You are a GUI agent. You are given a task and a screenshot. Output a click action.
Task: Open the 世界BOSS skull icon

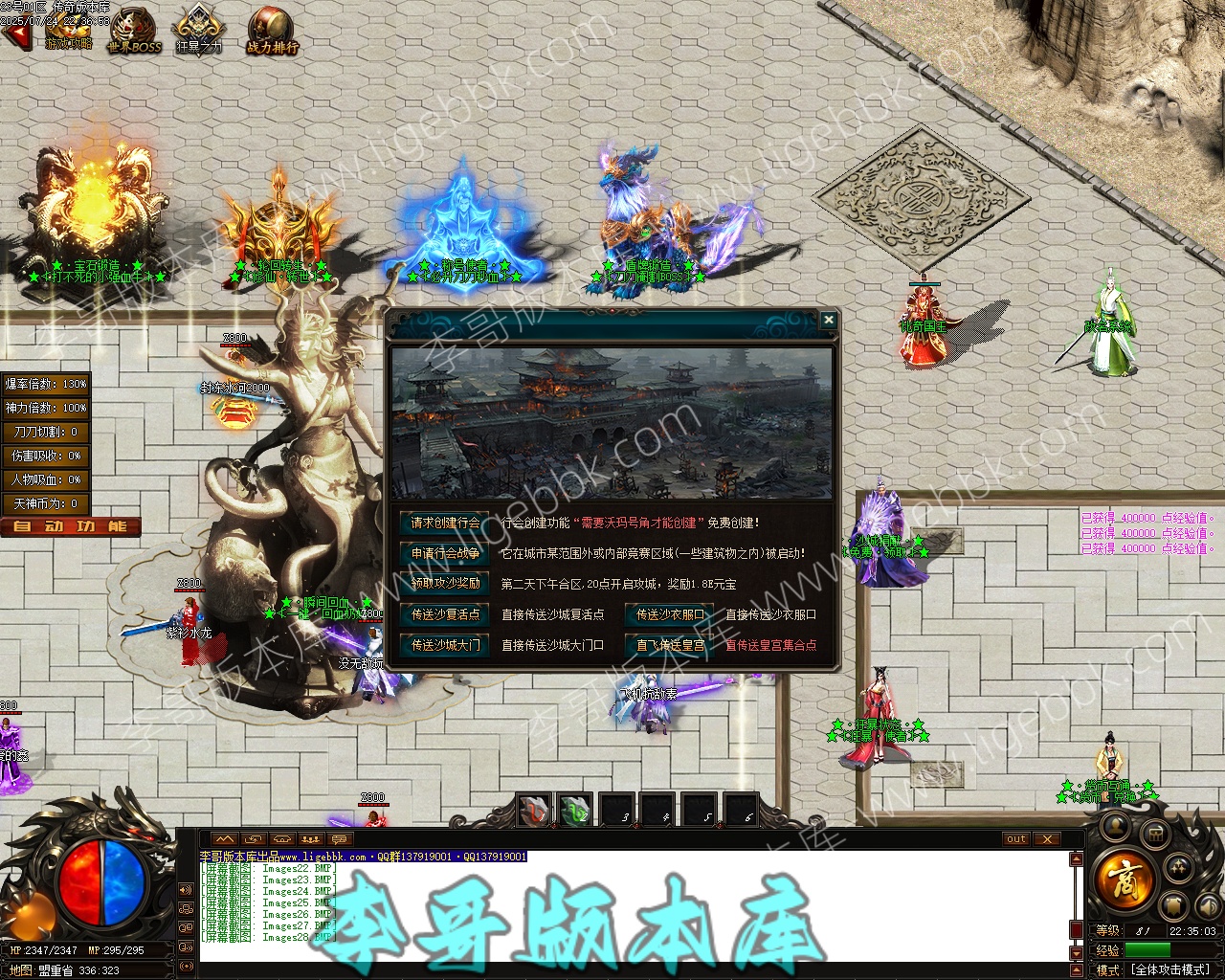click(x=134, y=31)
